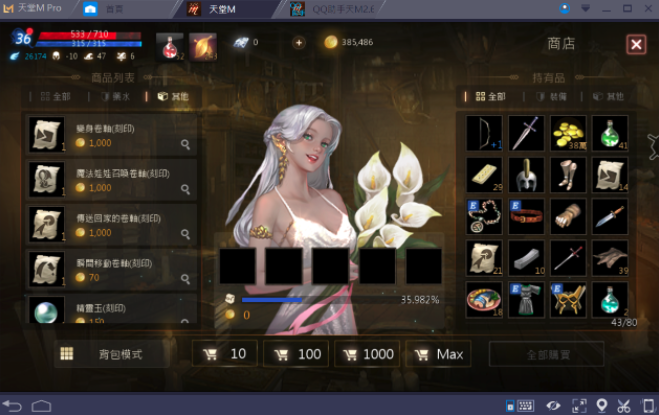Inspect 變身卷軸 with its magnifier icon
This screenshot has height=415, width=659.
pos(185,144)
